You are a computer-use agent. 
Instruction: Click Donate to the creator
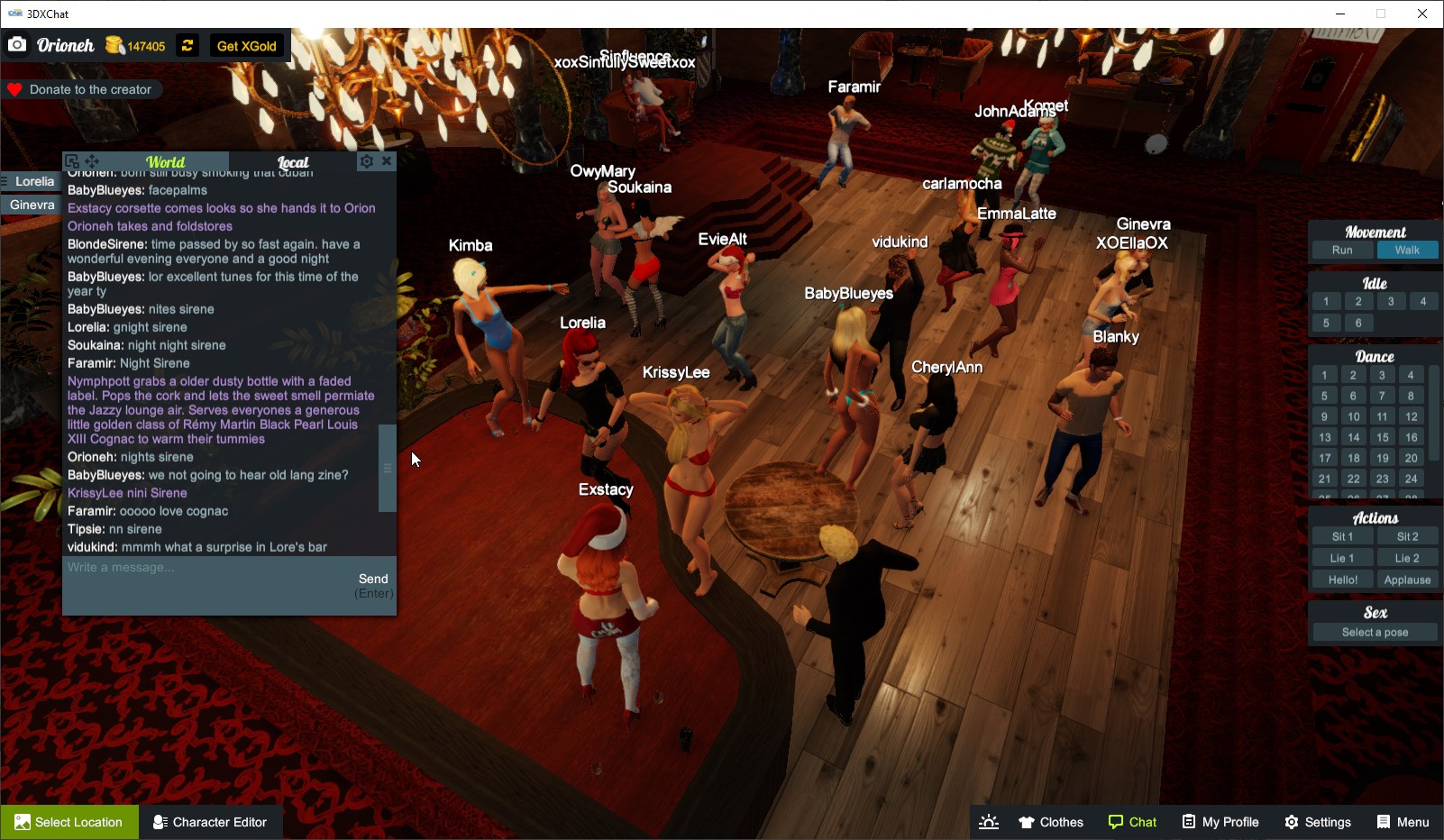pos(83,89)
